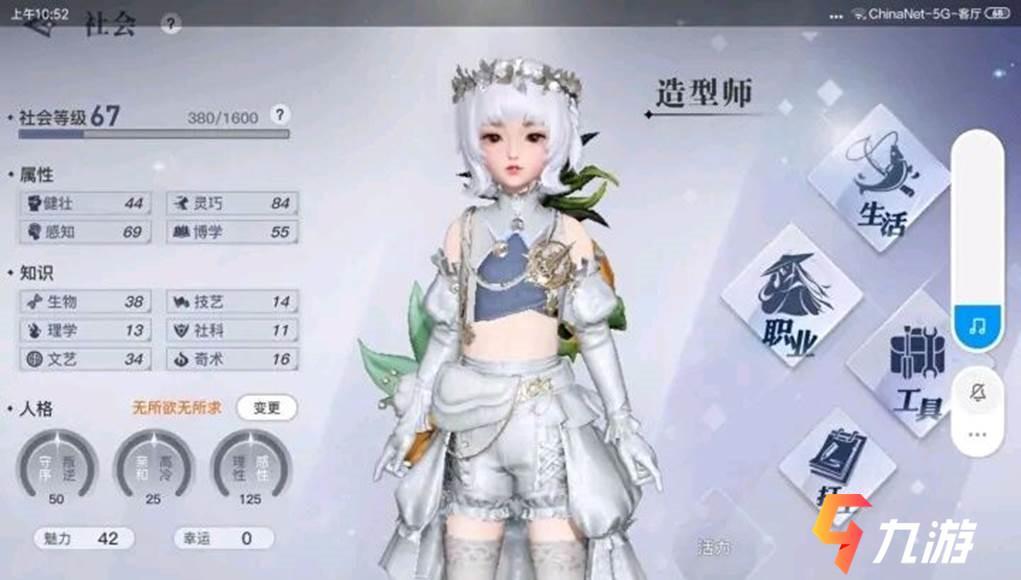The width and height of the screenshot is (1021, 580).
Task: Open the three-dot more options button
Action: 977,435
